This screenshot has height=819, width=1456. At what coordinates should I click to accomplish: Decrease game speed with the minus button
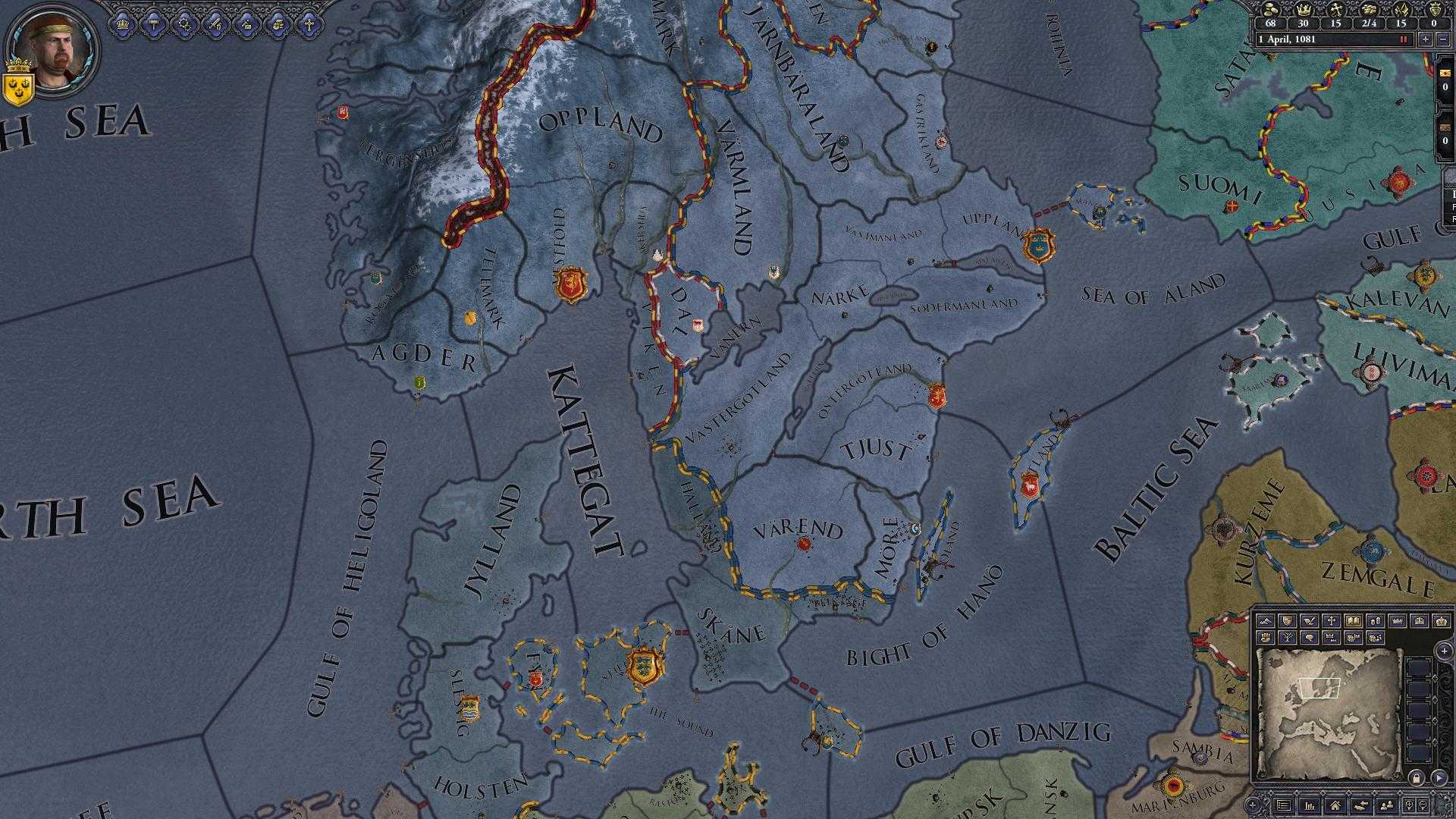point(1442,39)
